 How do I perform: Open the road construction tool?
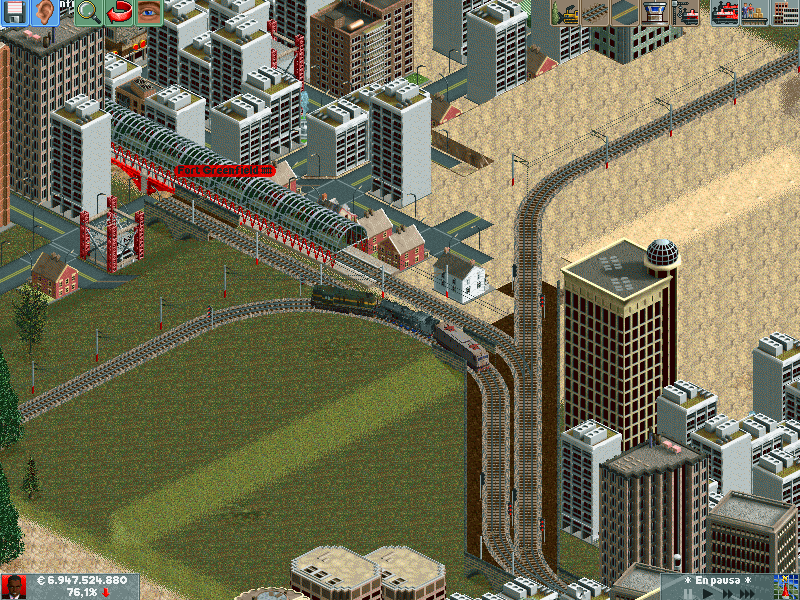[624, 12]
